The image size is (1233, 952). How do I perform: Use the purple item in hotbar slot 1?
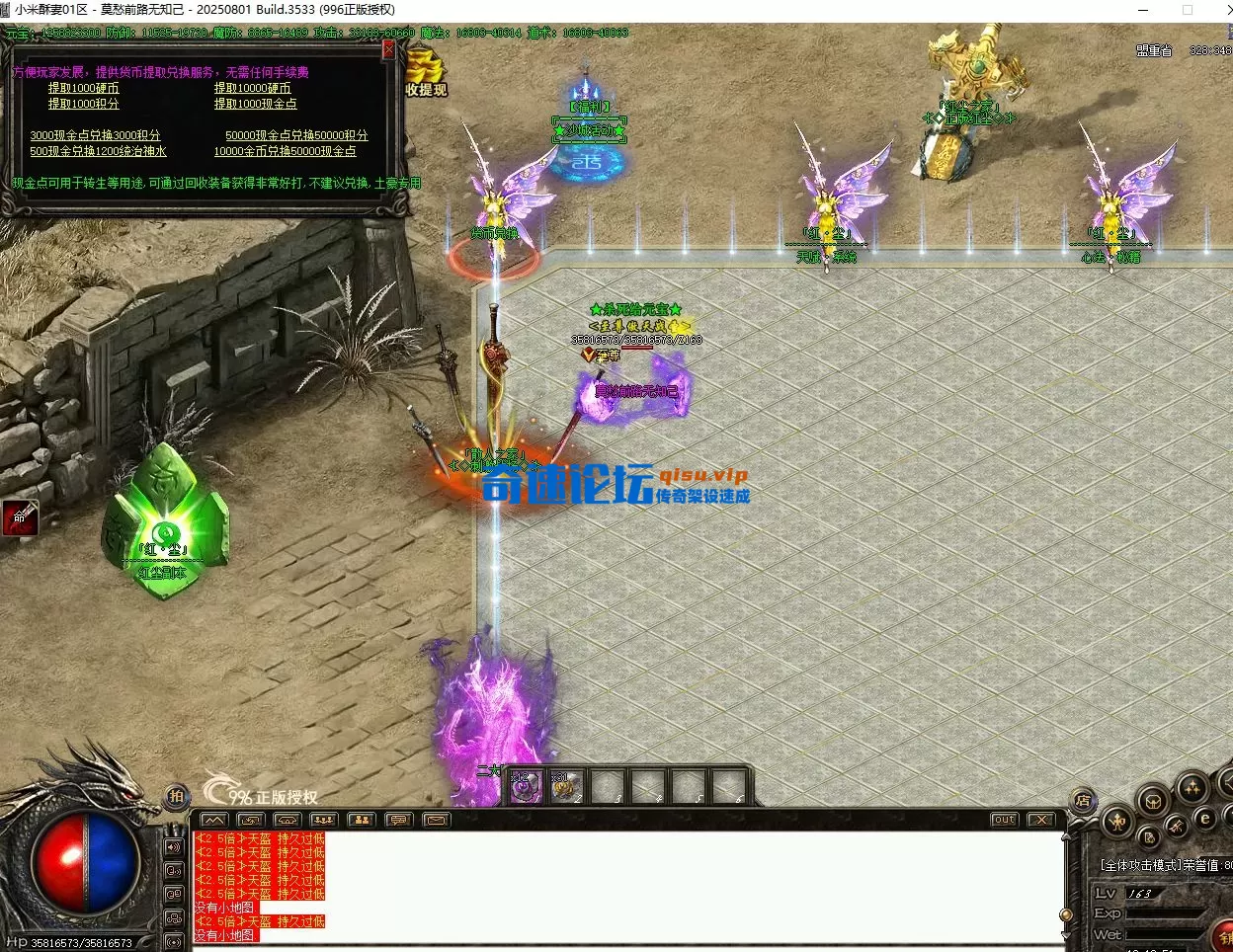click(527, 787)
